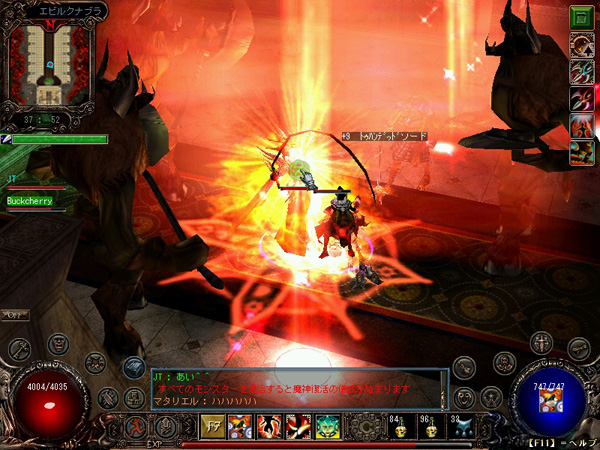Toggle the small OFF button on left edge
600x450 pixels.
(x=14, y=315)
